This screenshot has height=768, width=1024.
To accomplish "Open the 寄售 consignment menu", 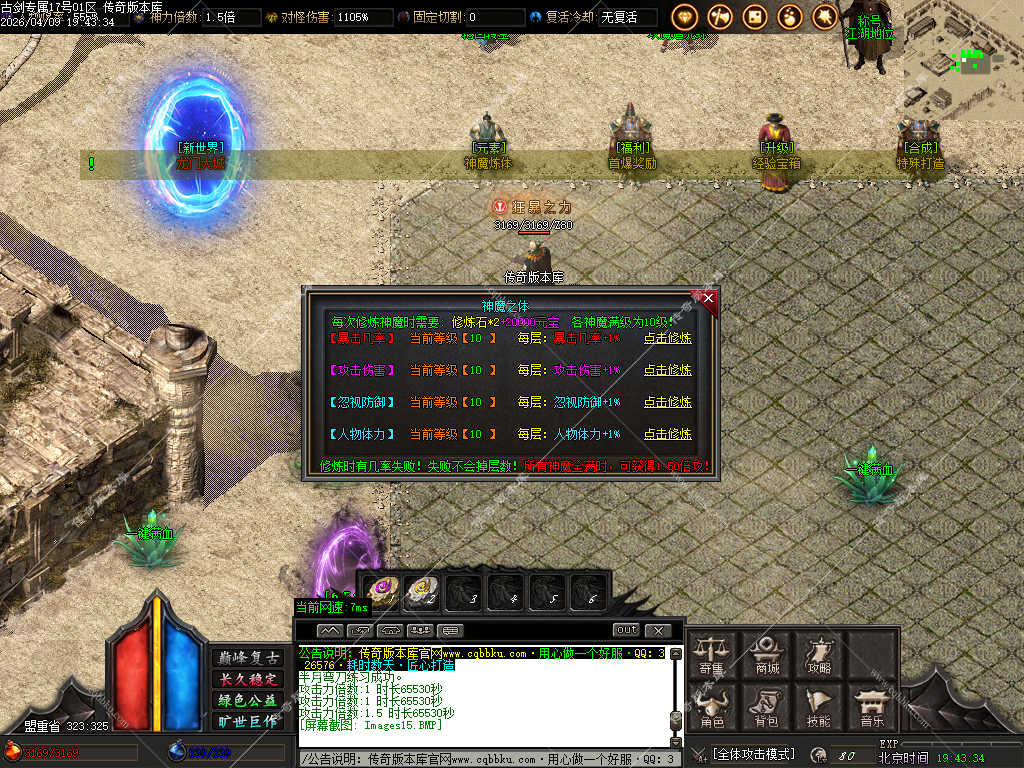I will click(x=712, y=655).
